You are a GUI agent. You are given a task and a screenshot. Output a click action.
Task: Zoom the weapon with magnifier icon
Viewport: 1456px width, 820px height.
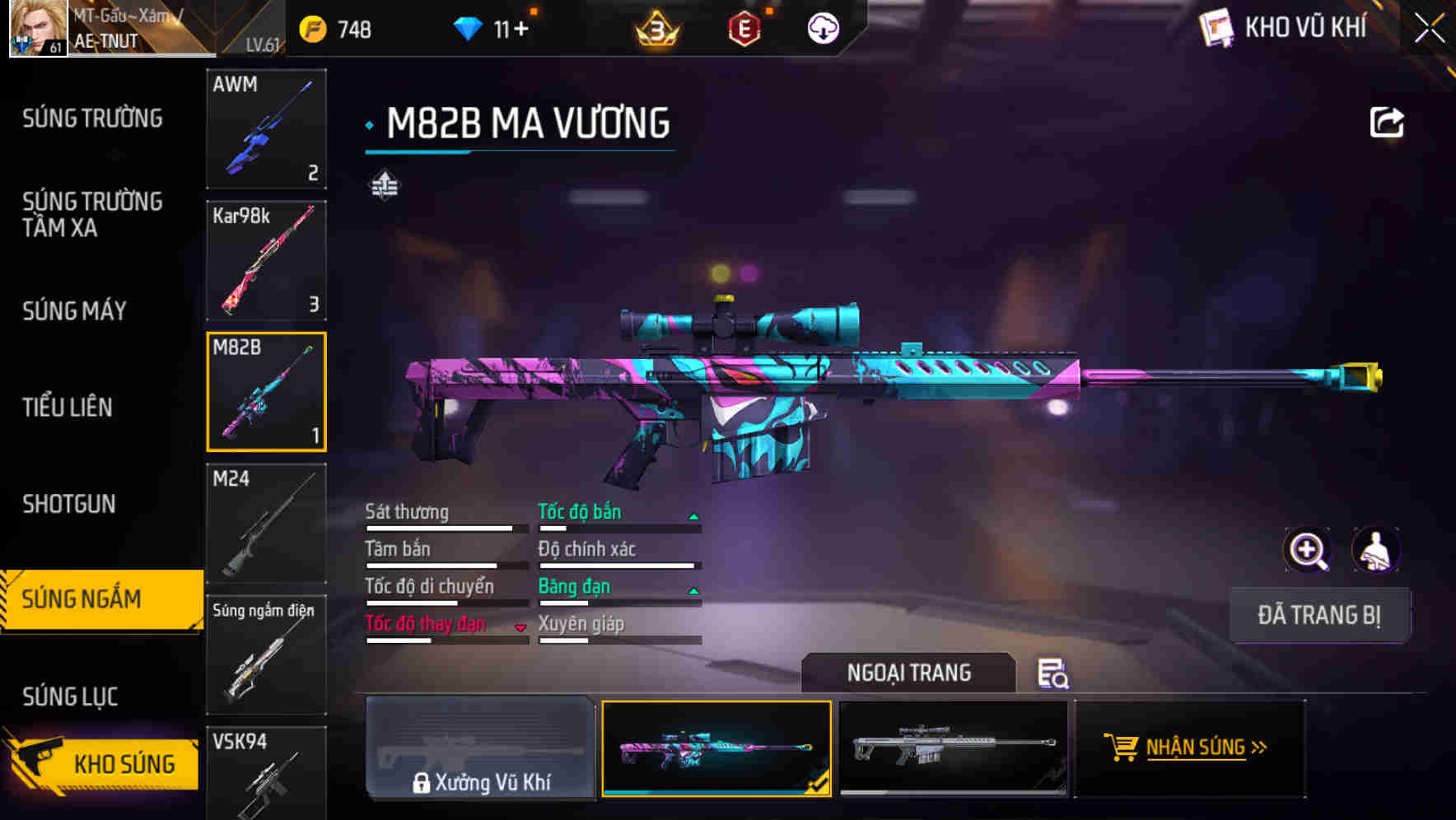pos(1305,550)
